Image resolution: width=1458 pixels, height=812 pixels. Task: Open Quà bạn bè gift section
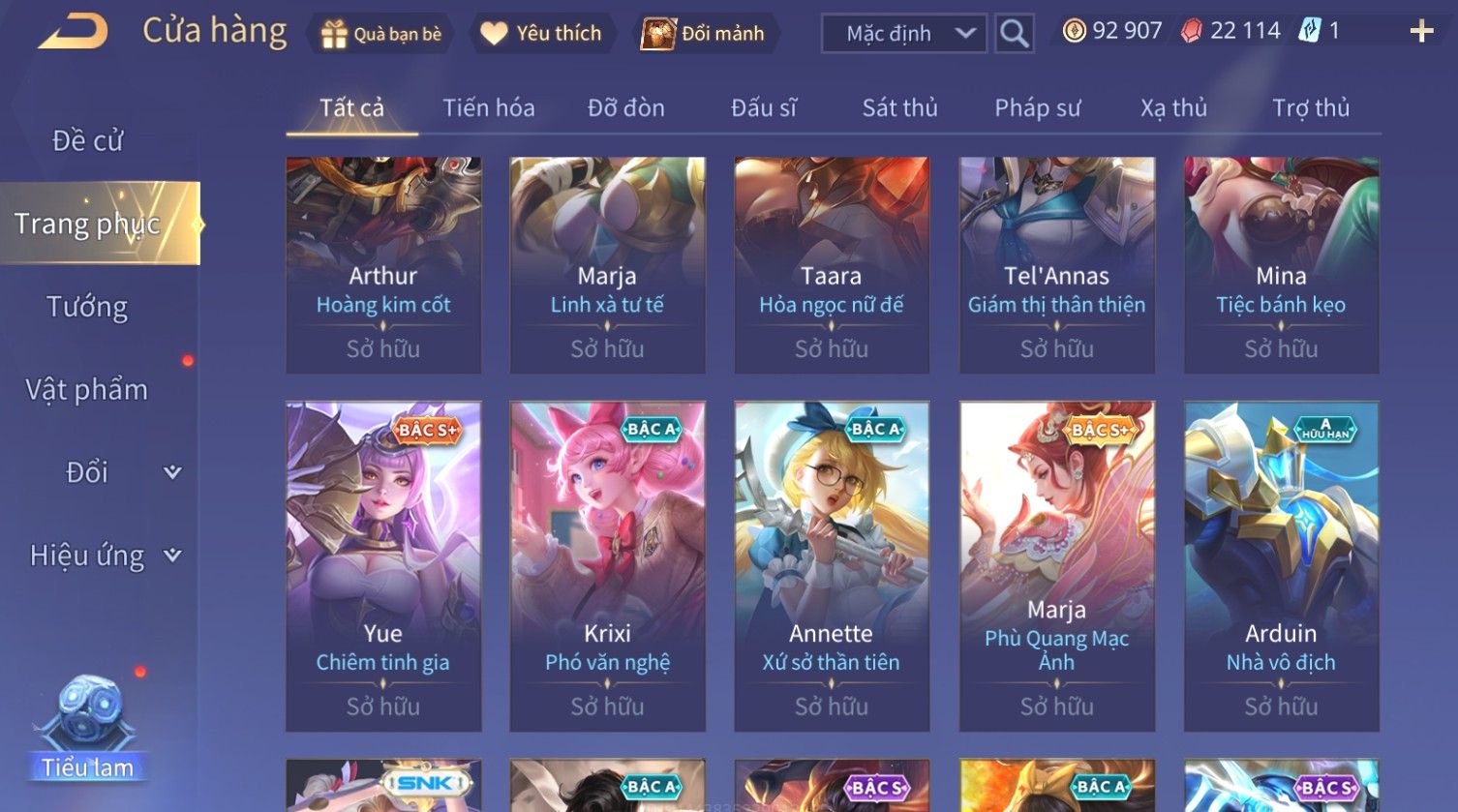381,34
